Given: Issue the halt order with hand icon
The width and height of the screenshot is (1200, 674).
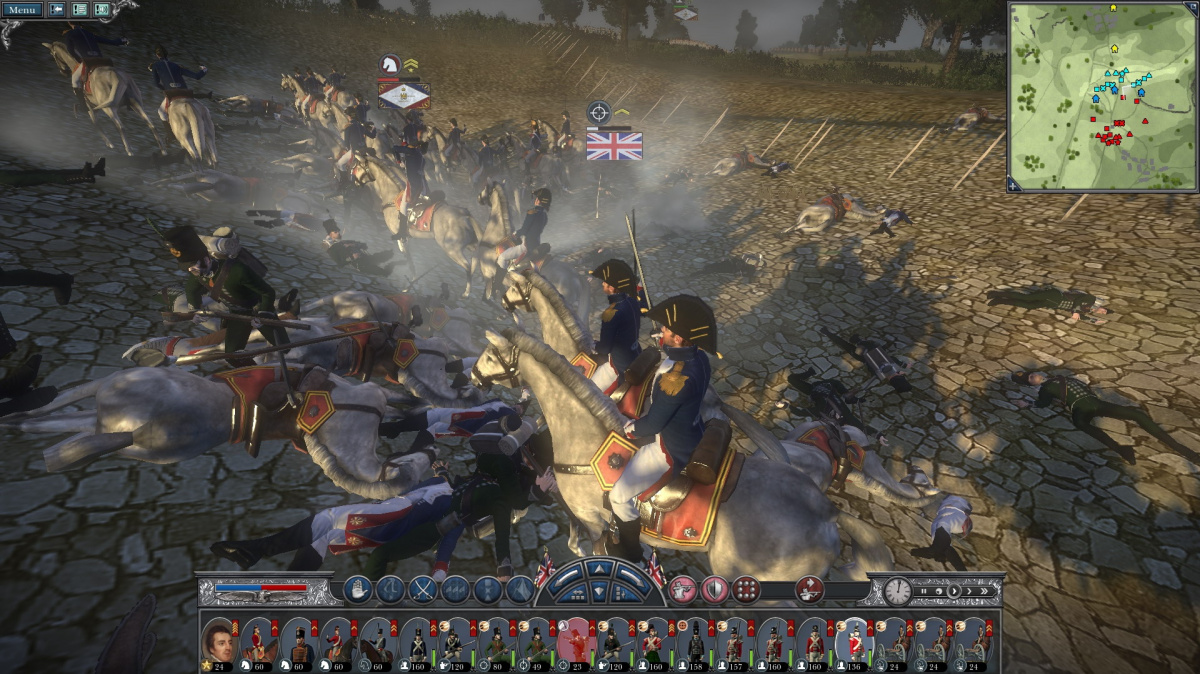Looking at the screenshot, I should (x=357, y=590).
